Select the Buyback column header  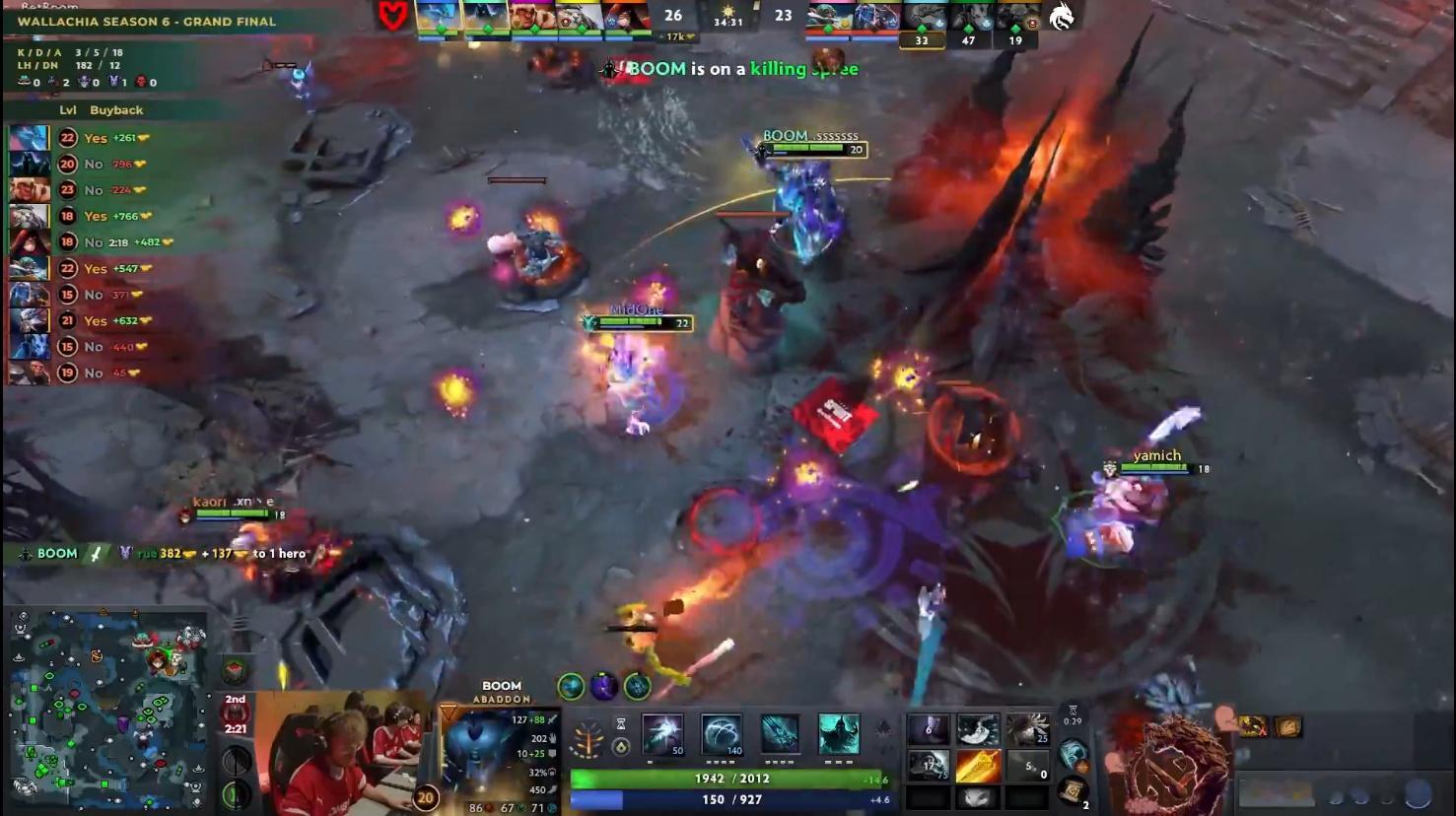(x=116, y=110)
